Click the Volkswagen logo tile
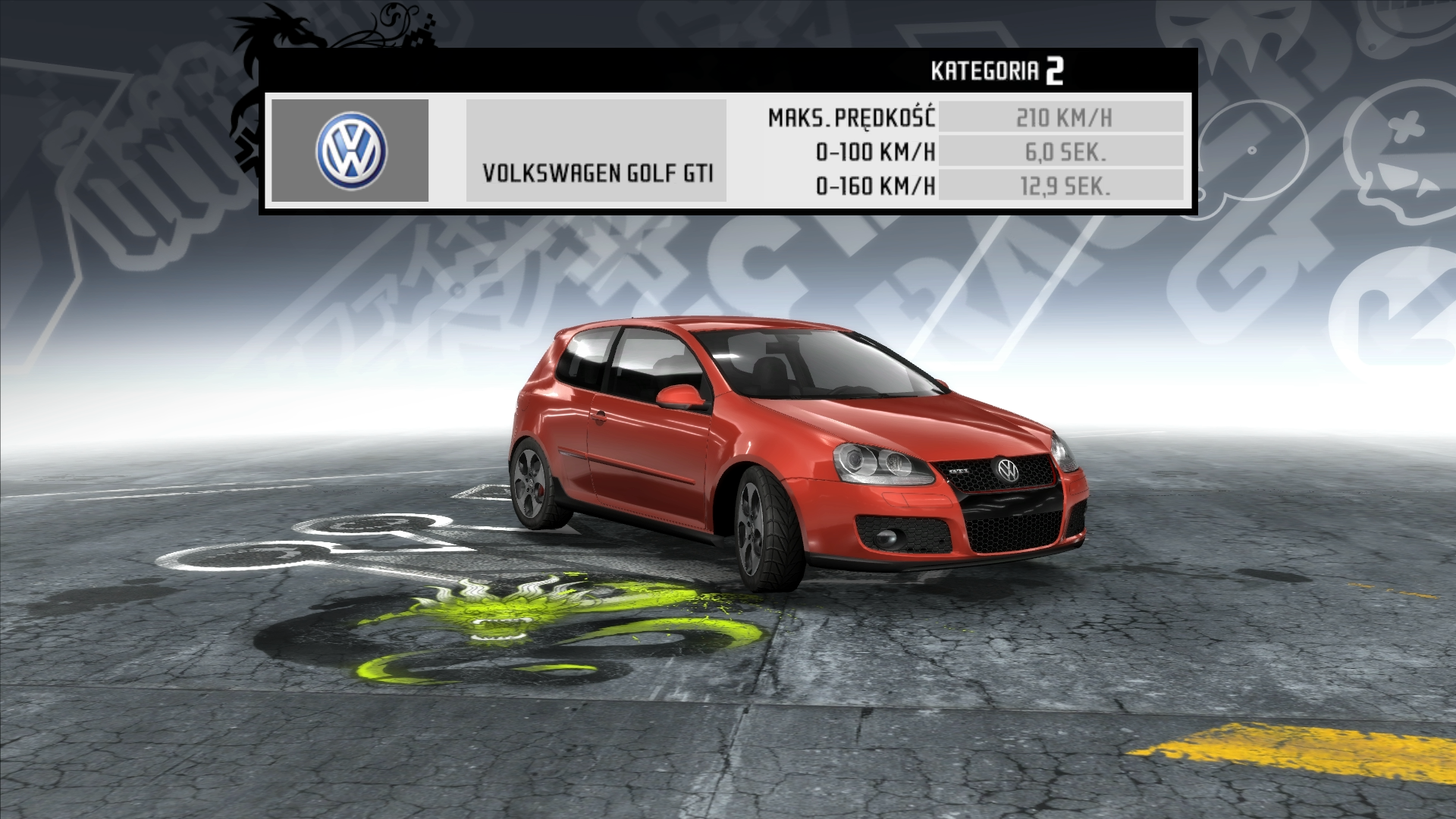The width and height of the screenshot is (1456, 819). point(350,151)
